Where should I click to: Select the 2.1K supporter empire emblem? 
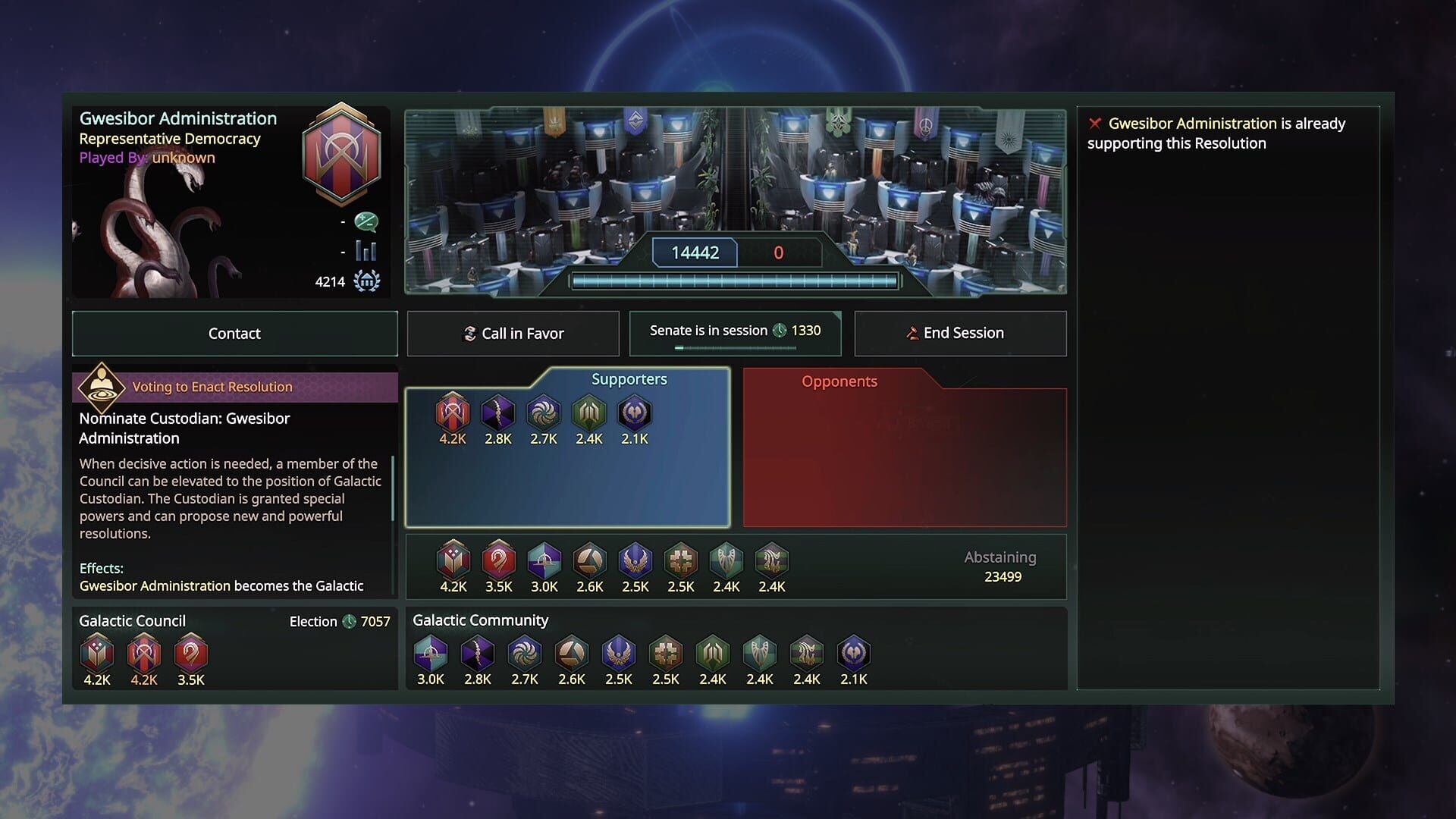point(635,415)
